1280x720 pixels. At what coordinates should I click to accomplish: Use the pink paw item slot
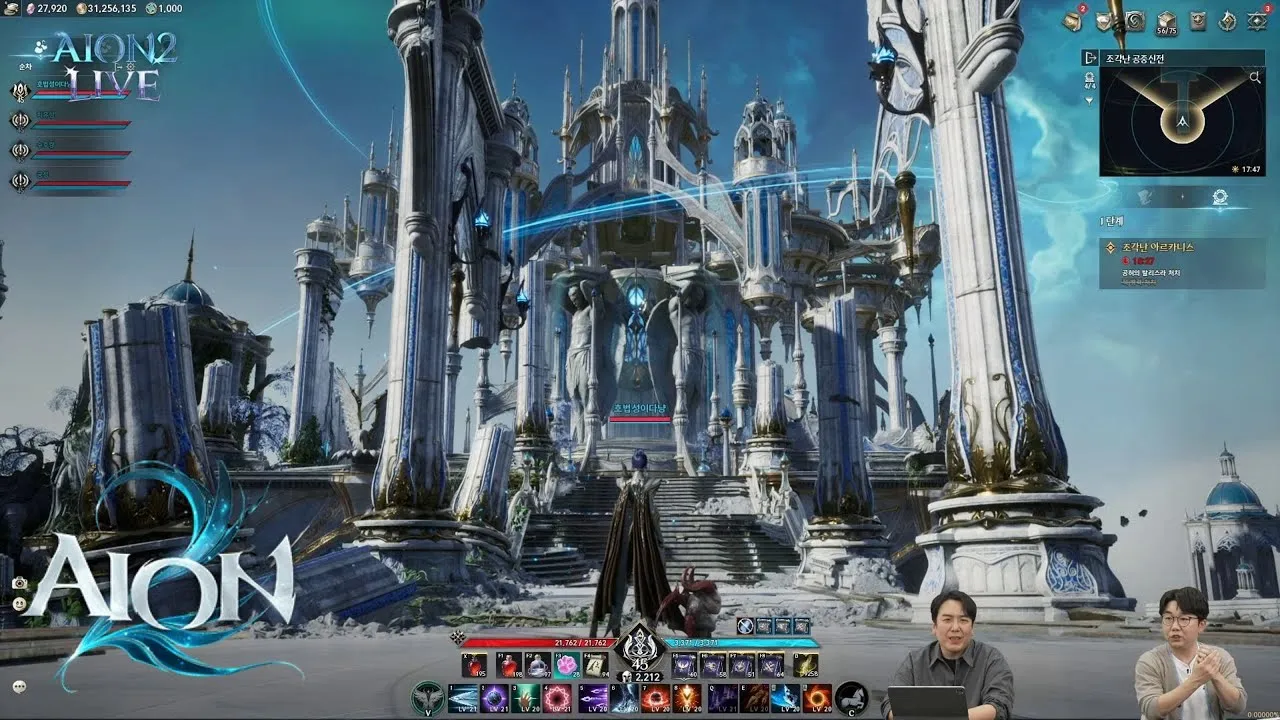pyautogui.click(x=568, y=665)
